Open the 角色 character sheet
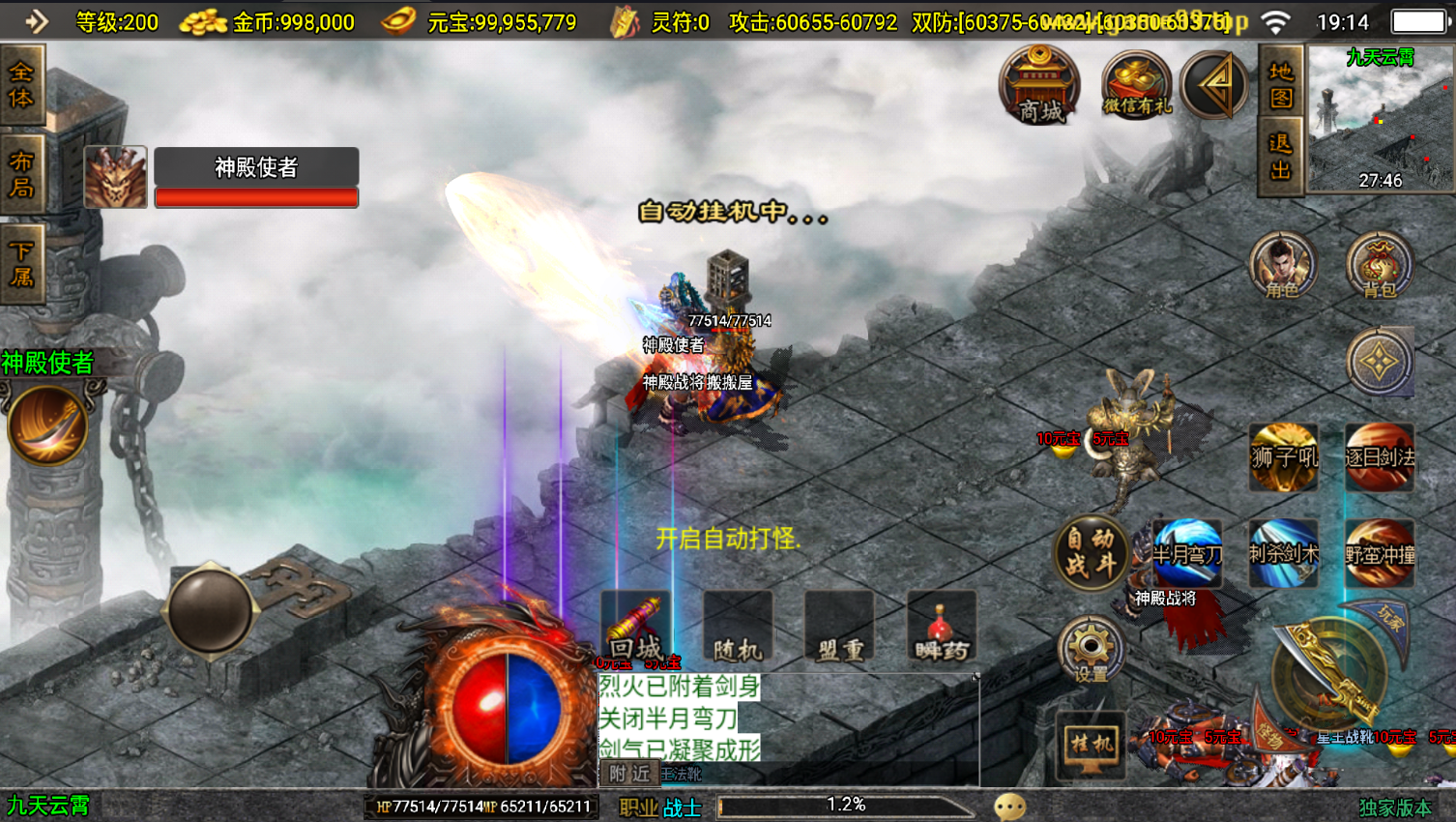 click(1283, 265)
